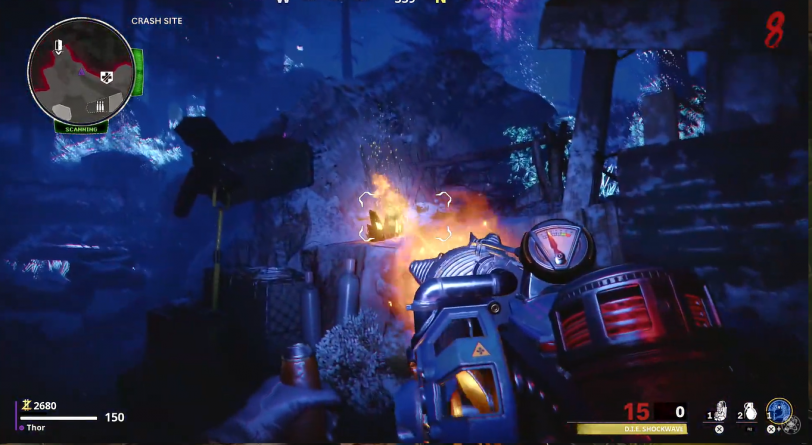Select the tactical equipment slot icon
Image resolution: width=812 pixels, height=445 pixels.
[718, 411]
